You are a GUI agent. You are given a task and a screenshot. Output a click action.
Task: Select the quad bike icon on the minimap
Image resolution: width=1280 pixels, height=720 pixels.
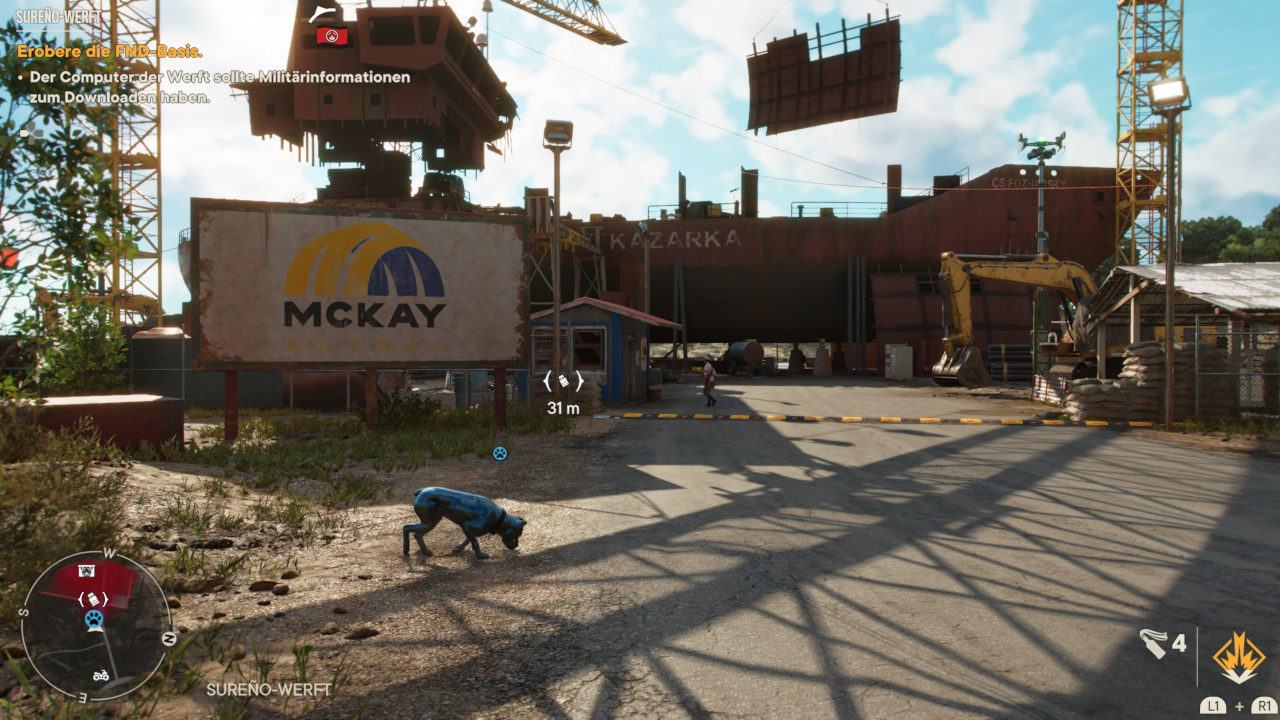tap(101, 675)
